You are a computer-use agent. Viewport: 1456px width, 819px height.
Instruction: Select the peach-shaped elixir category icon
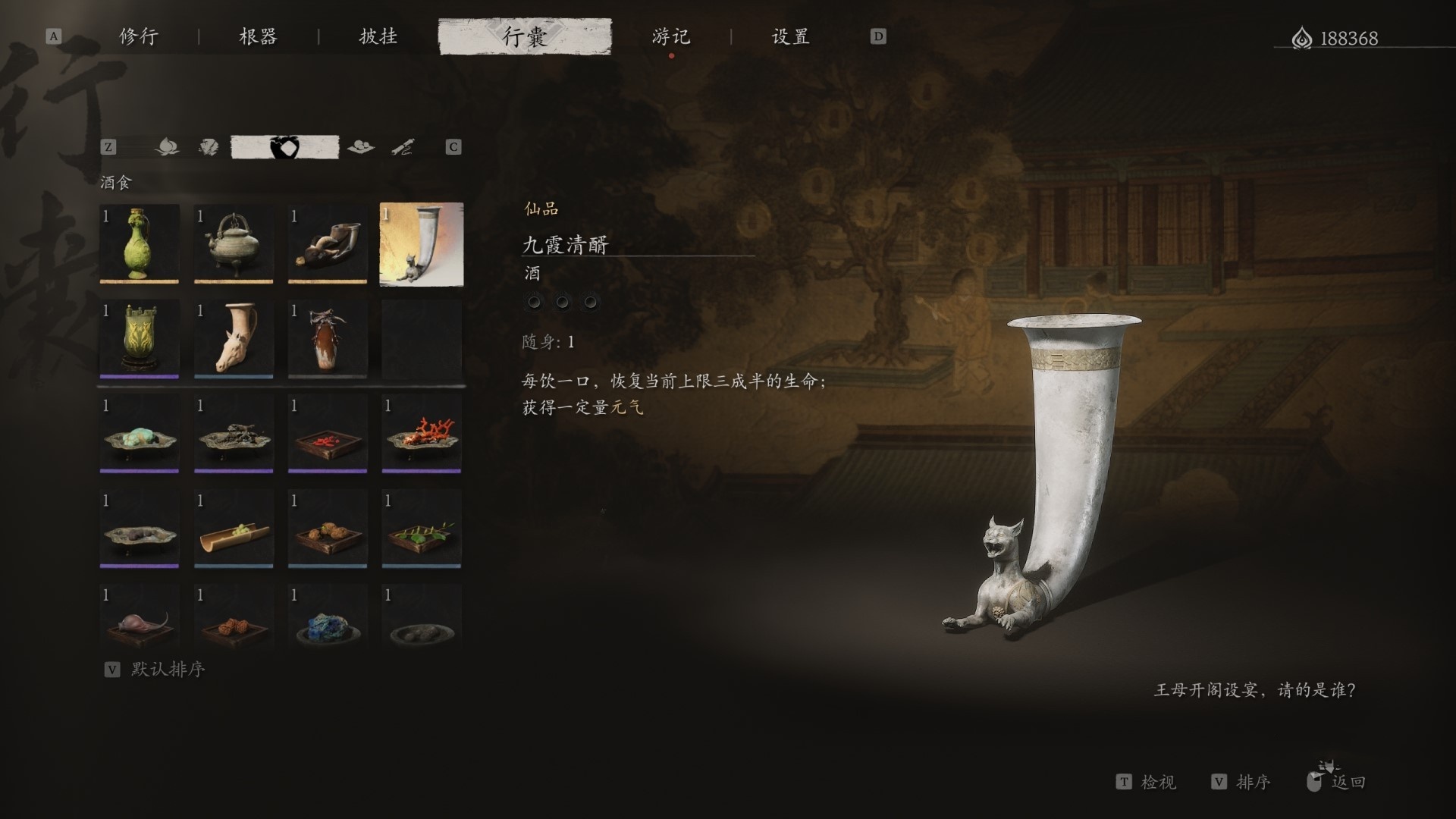tap(167, 146)
